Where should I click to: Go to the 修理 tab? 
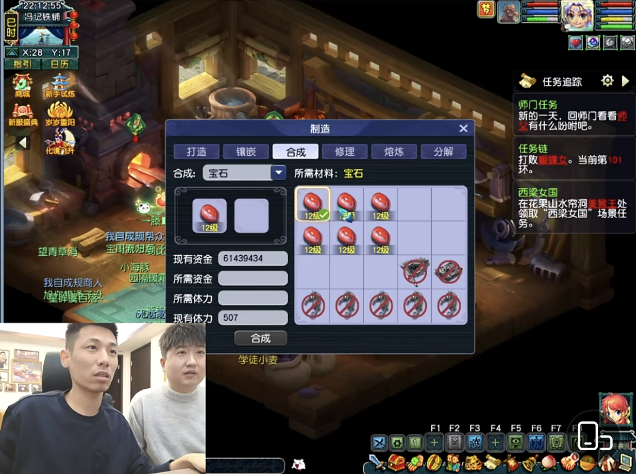coord(344,152)
